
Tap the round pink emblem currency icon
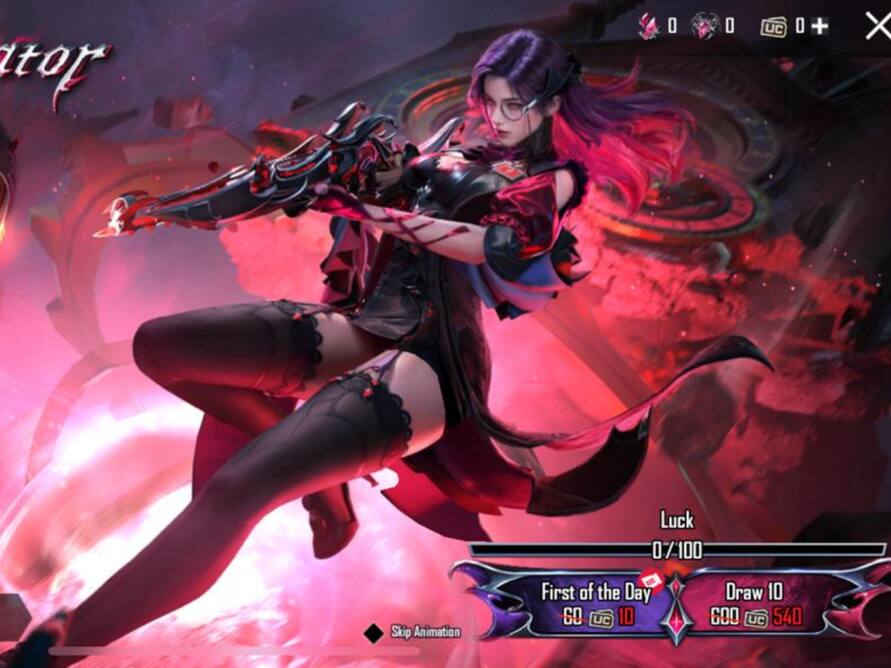(x=704, y=26)
